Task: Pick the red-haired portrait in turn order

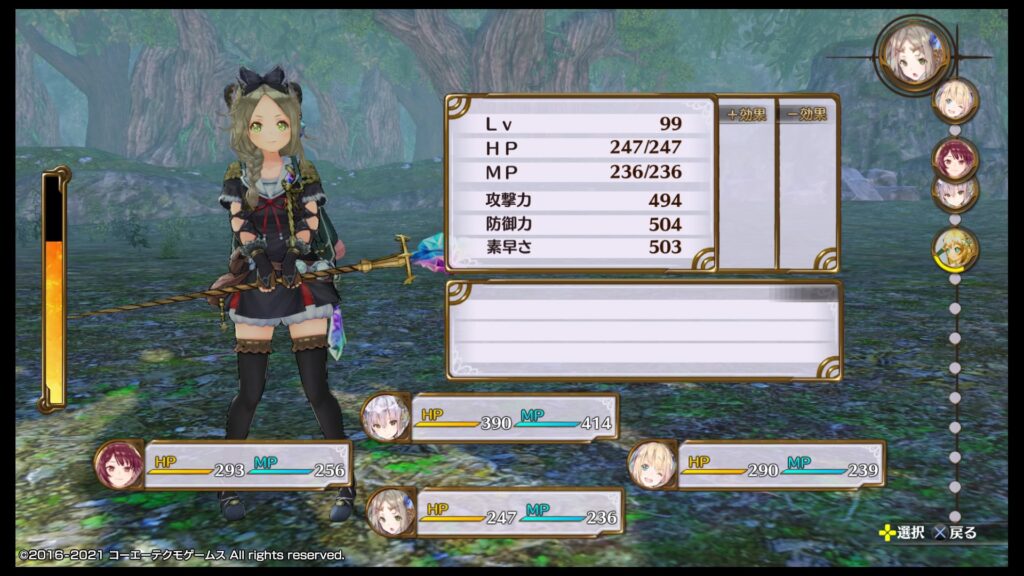Action: click(954, 158)
